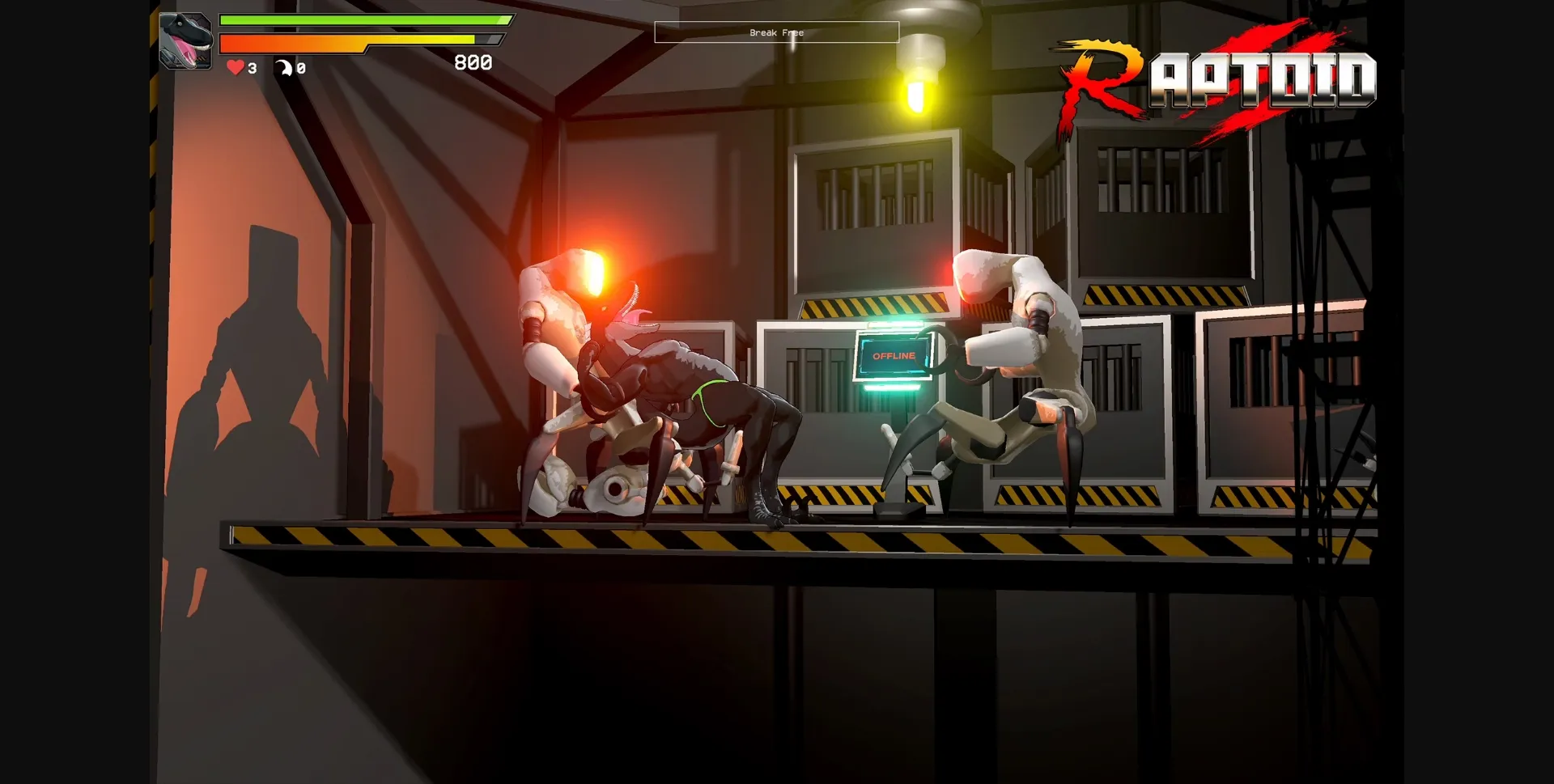Click the glowing red enemy head light
The height and width of the screenshot is (784, 1554).
point(597,269)
